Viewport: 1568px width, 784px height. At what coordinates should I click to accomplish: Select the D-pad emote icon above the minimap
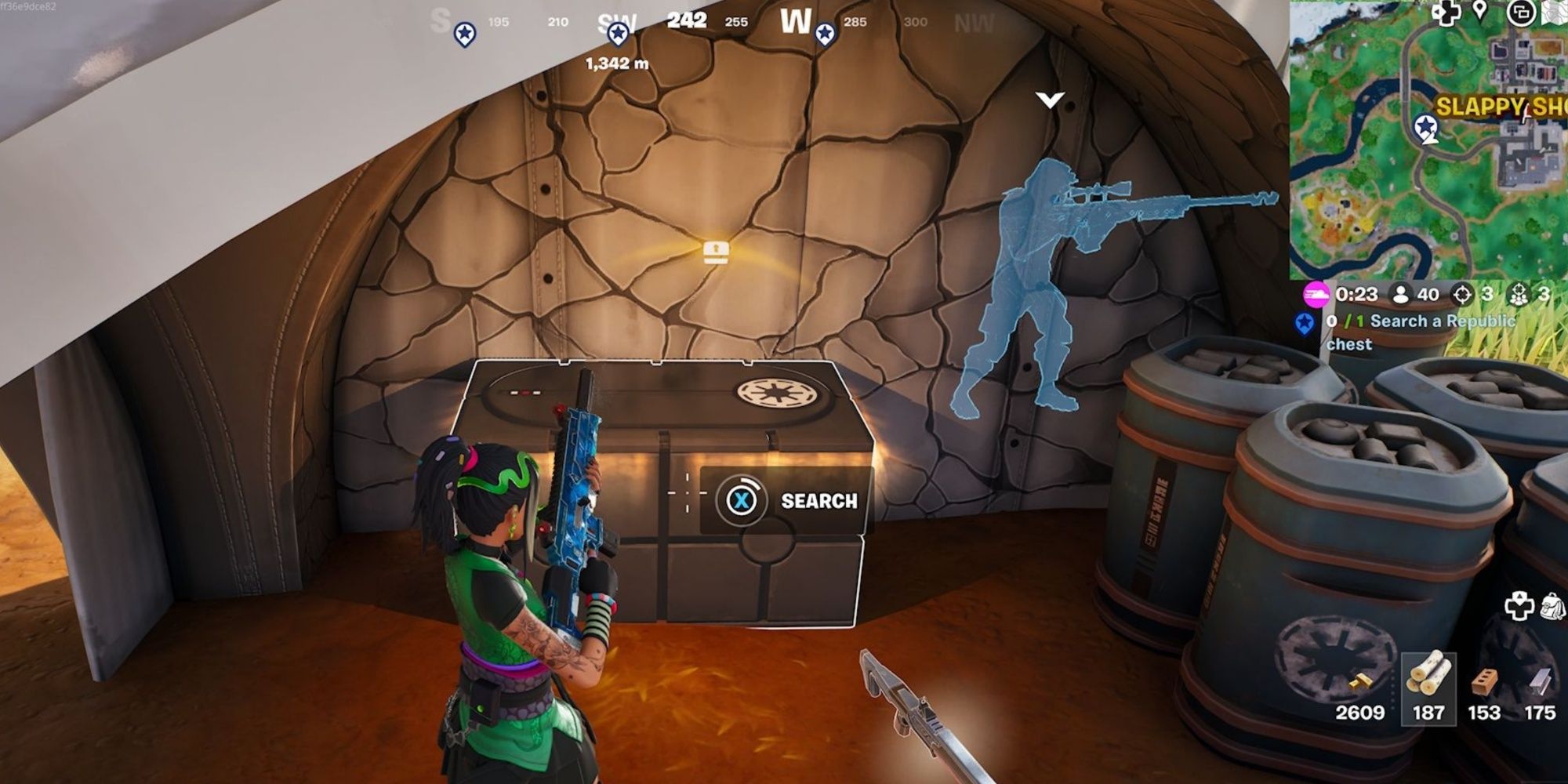(x=1446, y=13)
